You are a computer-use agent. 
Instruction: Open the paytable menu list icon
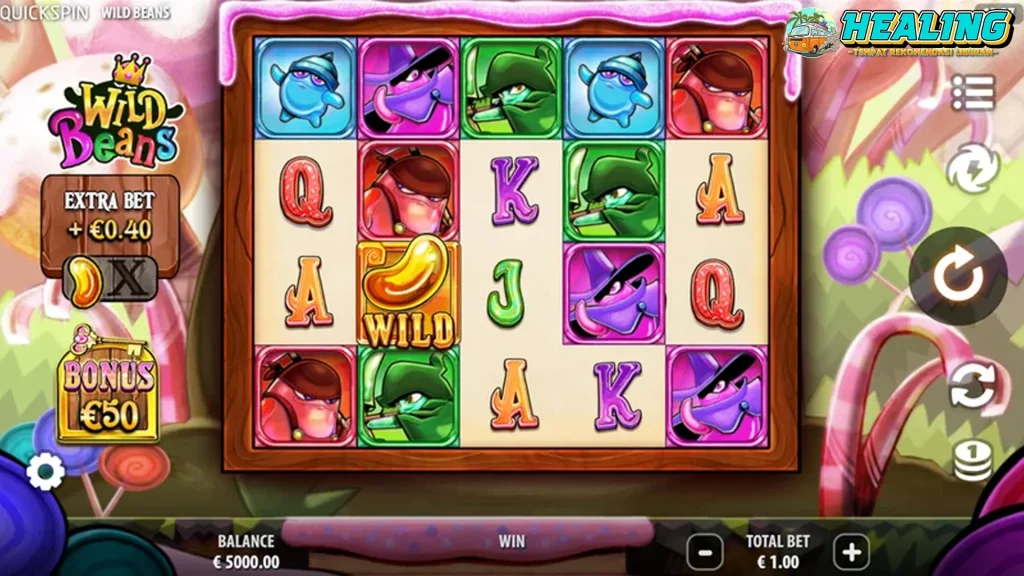point(972,93)
